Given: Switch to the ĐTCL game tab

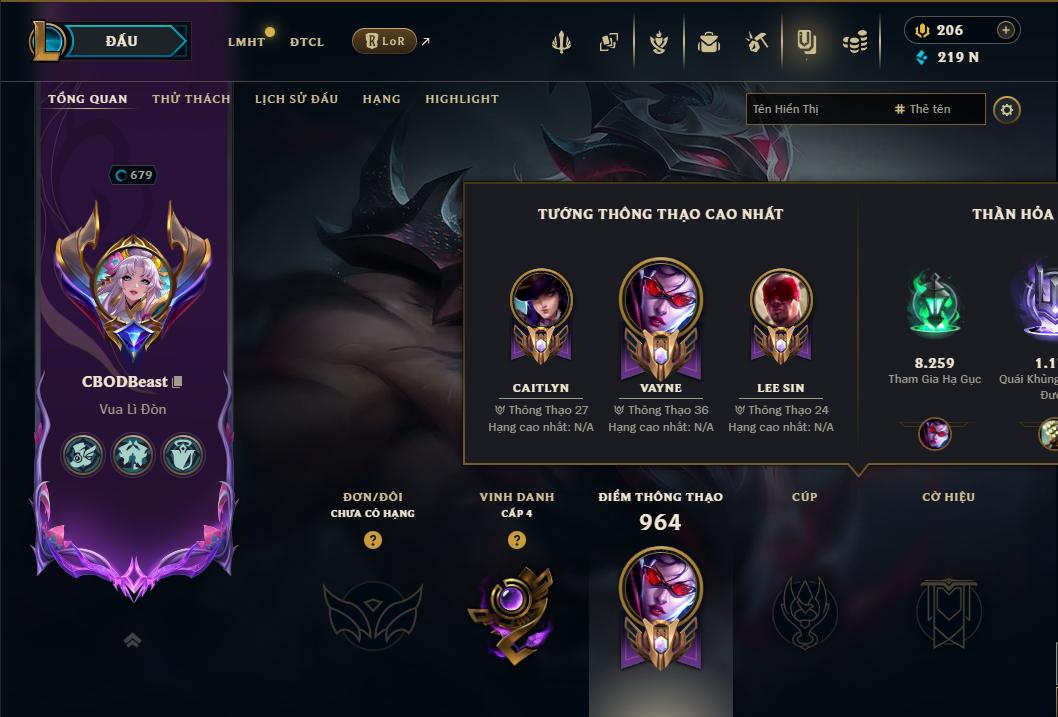Looking at the screenshot, I should (307, 42).
